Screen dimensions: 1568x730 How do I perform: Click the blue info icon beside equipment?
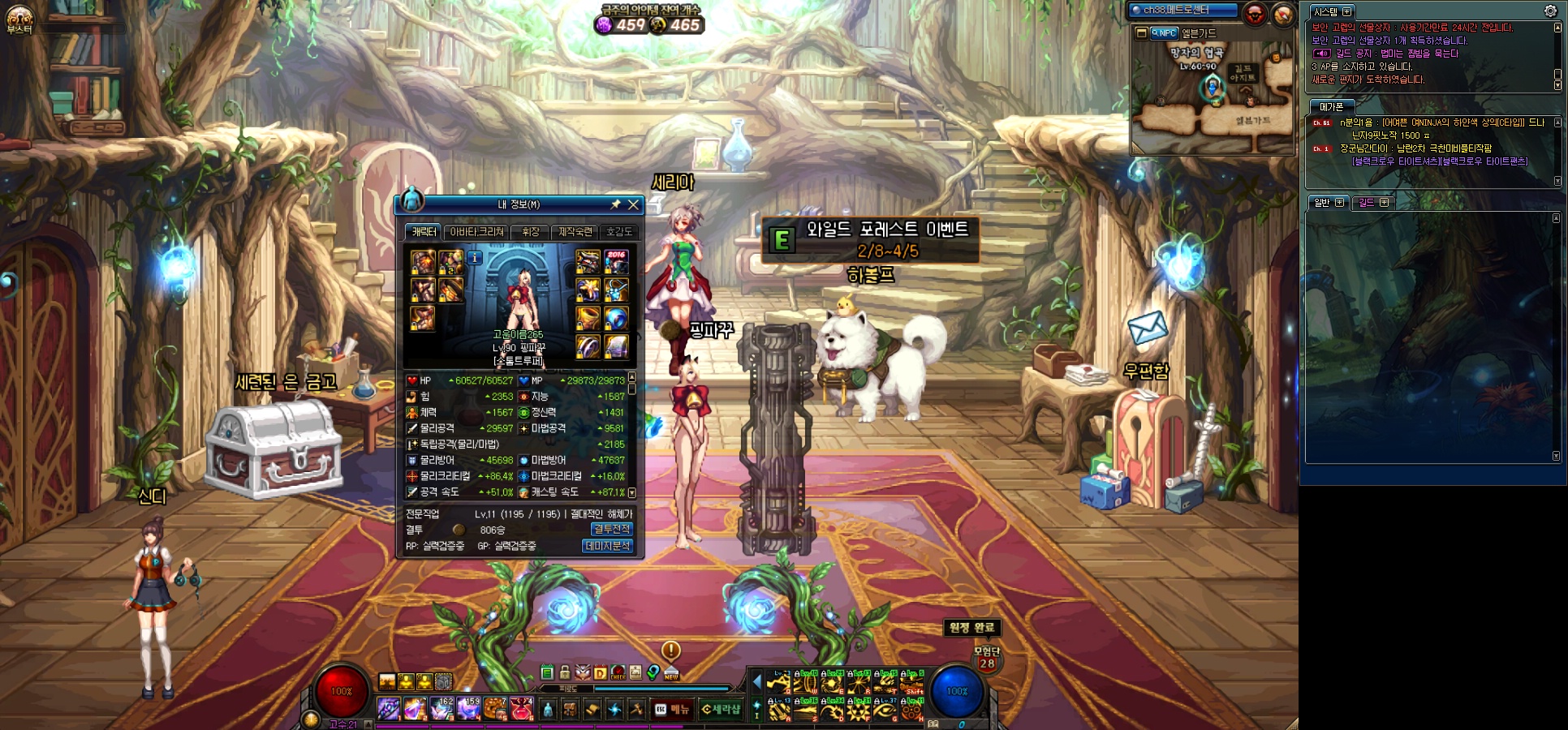[475, 258]
